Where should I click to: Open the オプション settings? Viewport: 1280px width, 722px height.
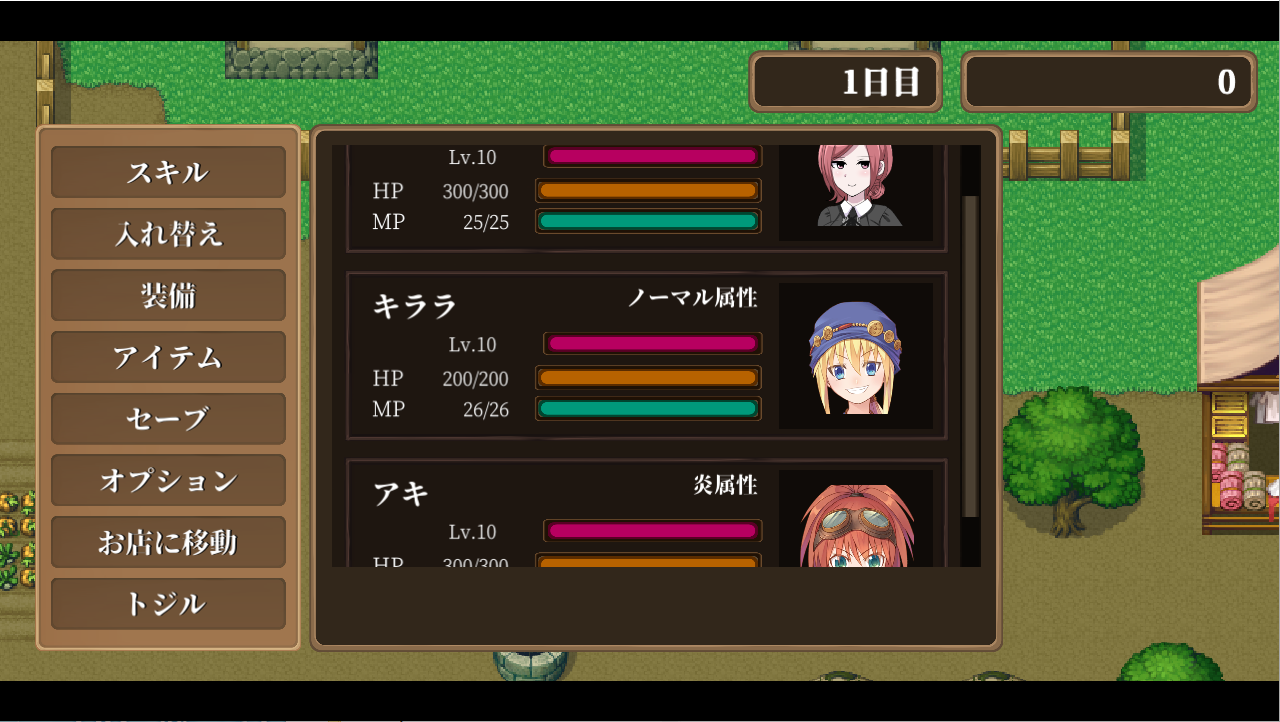[167, 481]
